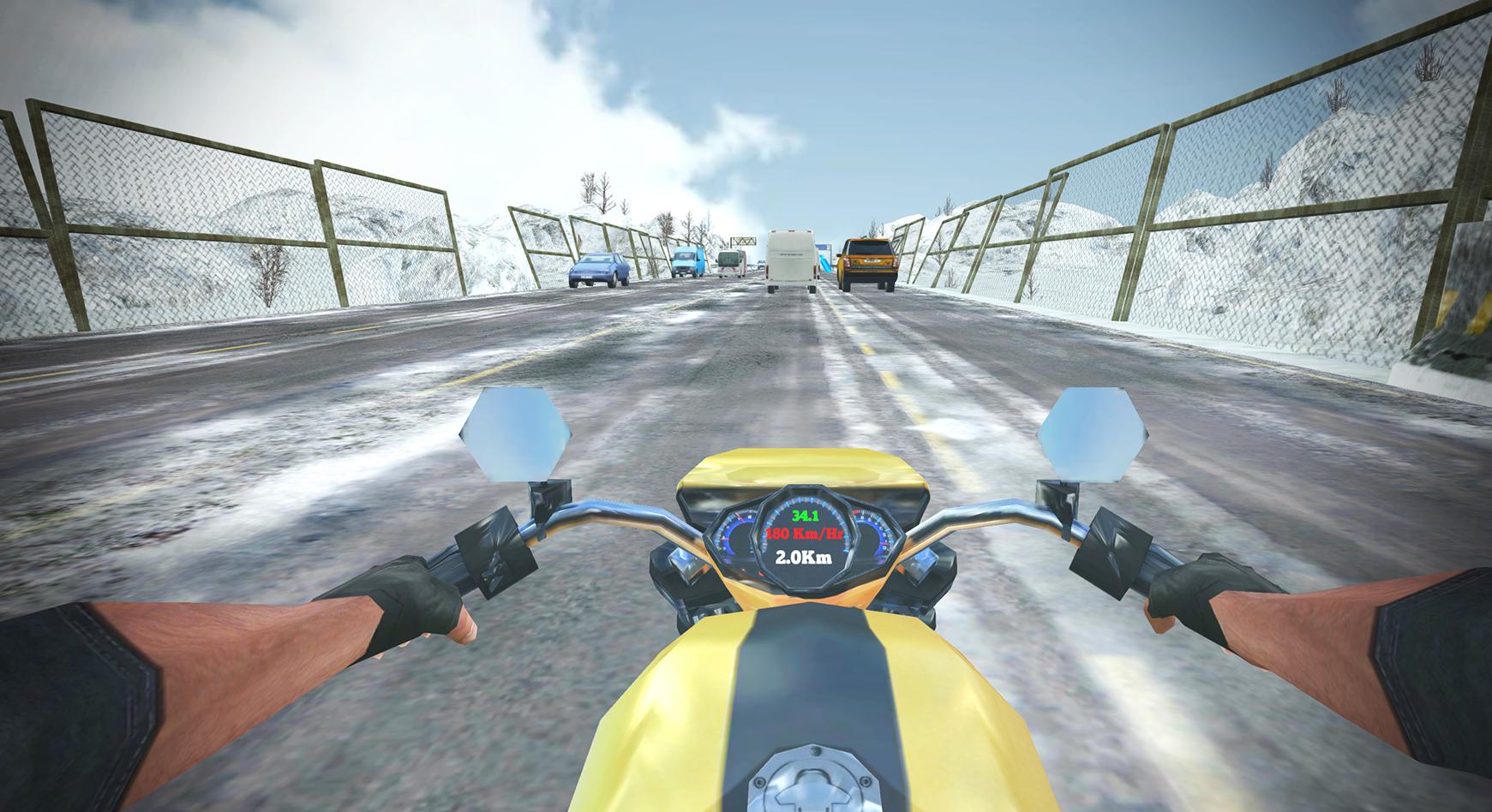Click the blue road sign beside the bus
Image resolution: width=1492 pixels, height=812 pixels.
[x=823, y=248]
